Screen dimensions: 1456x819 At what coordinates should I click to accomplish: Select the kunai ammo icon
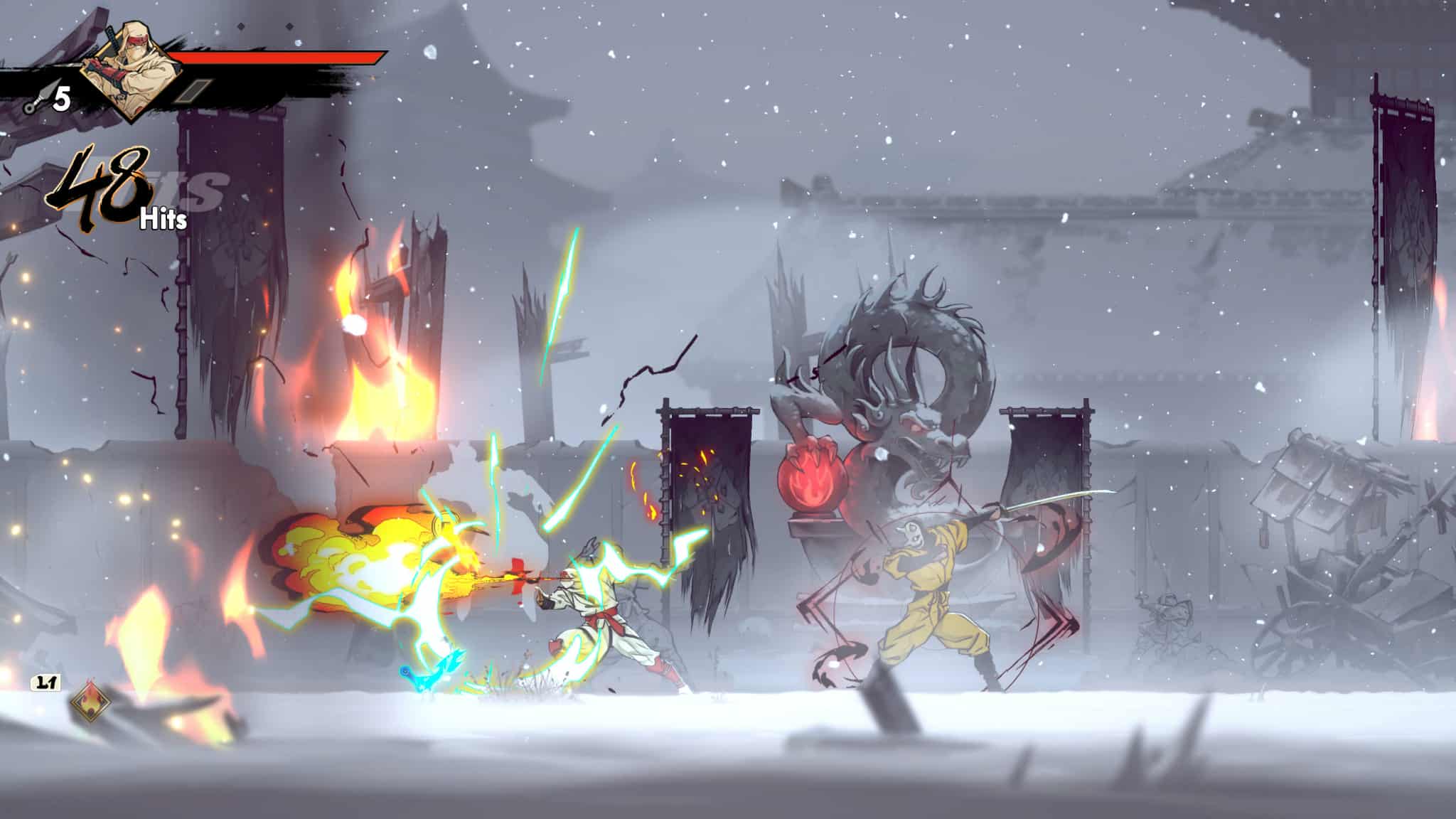[33, 101]
